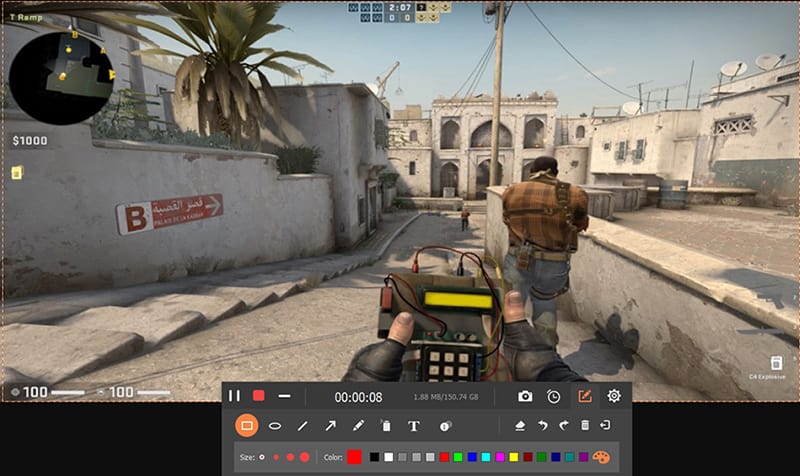Select the C4 Explosive inventory icon
The height and width of the screenshot is (476, 800).
pyautogui.click(x=776, y=363)
